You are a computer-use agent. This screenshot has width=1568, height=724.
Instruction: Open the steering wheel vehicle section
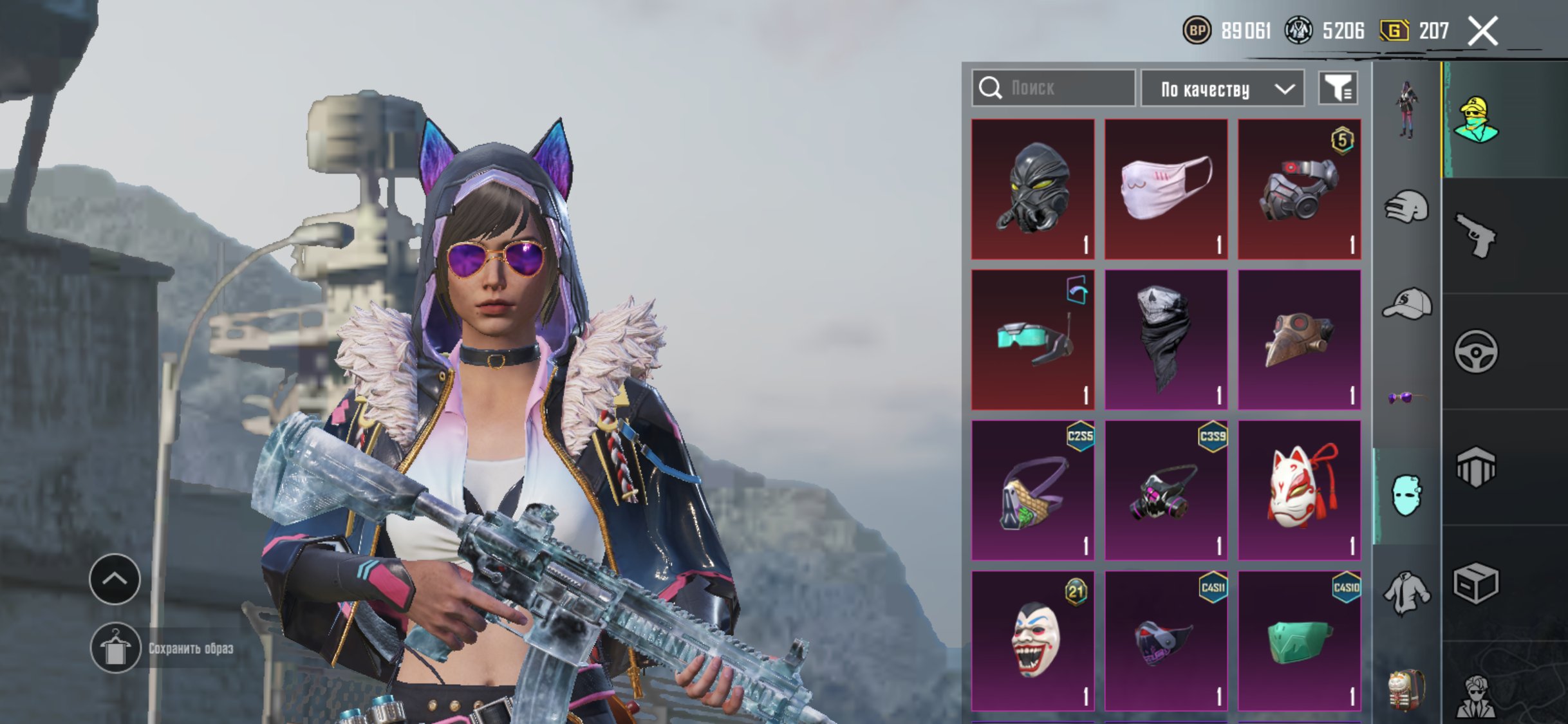click(1475, 351)
